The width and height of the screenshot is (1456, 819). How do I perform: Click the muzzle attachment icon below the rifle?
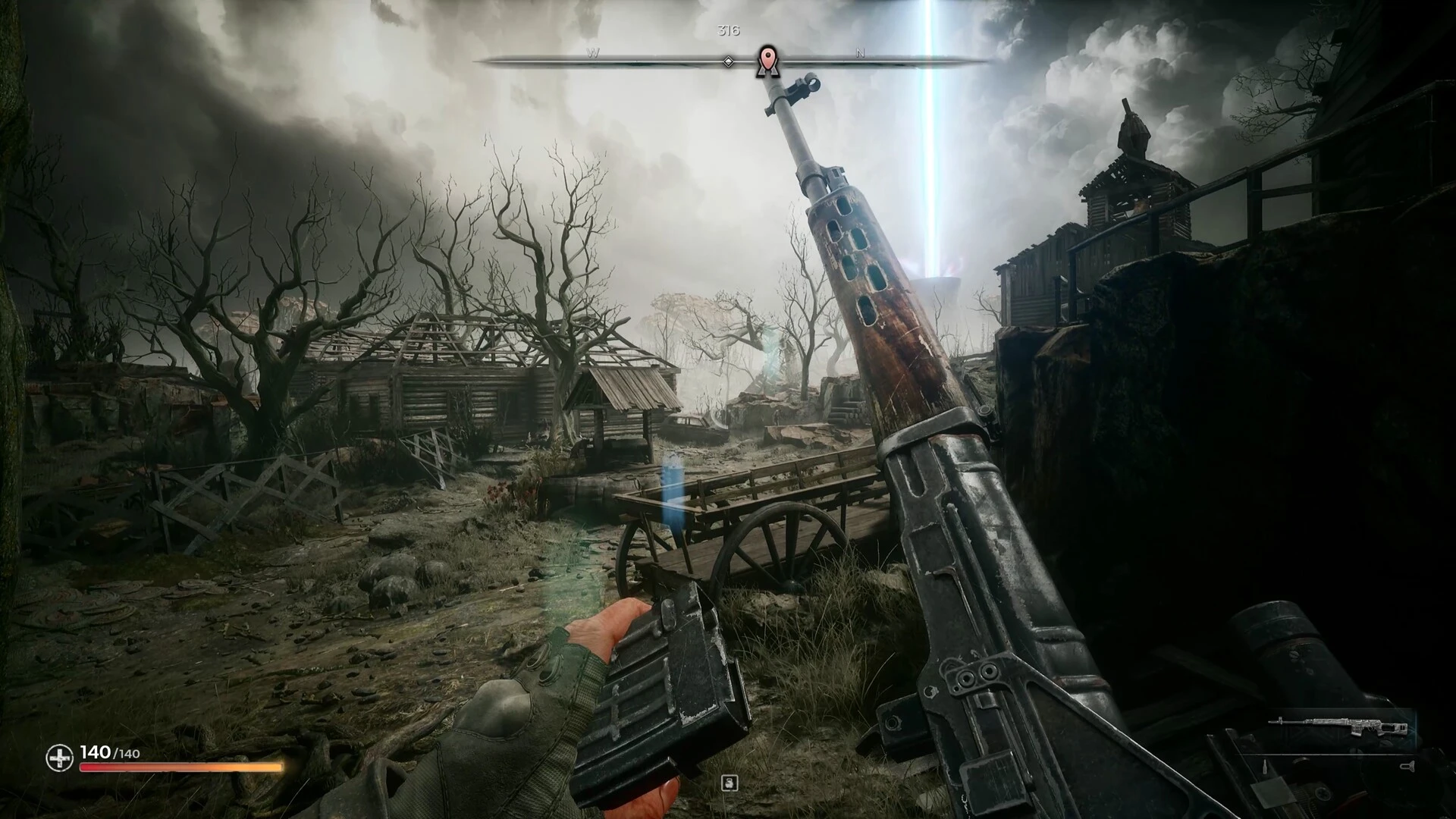coord(1407,767)
